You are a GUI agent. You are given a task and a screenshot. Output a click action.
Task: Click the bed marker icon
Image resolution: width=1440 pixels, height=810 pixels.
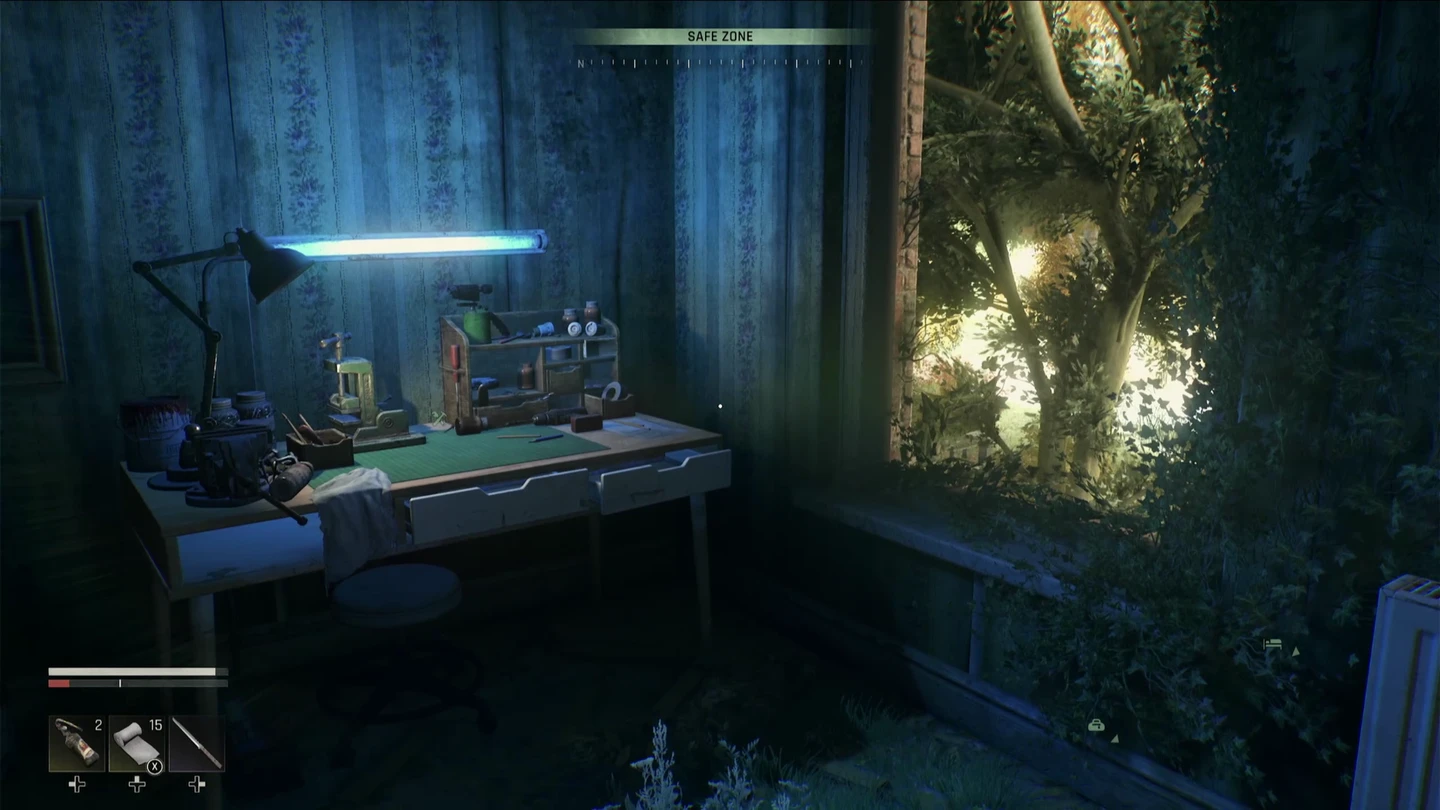(1273, 646)
